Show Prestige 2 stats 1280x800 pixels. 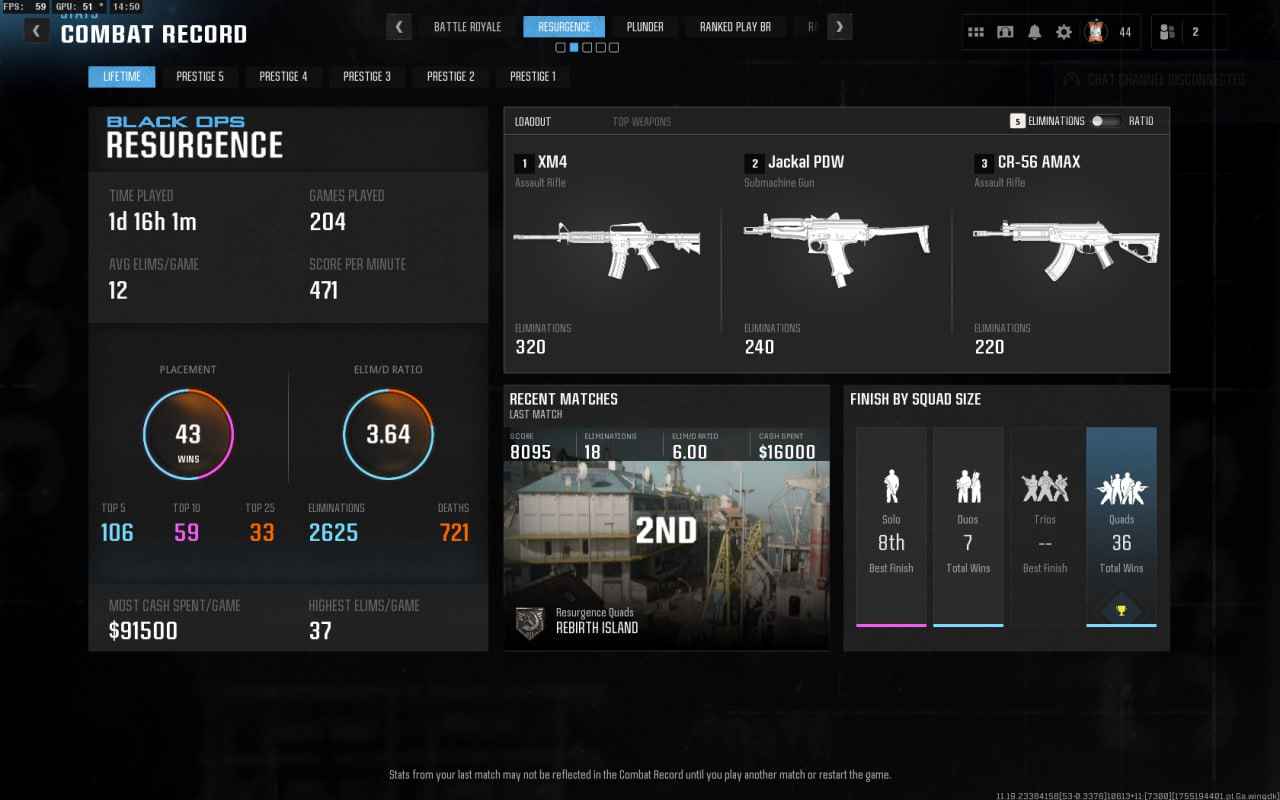[450, 76]
